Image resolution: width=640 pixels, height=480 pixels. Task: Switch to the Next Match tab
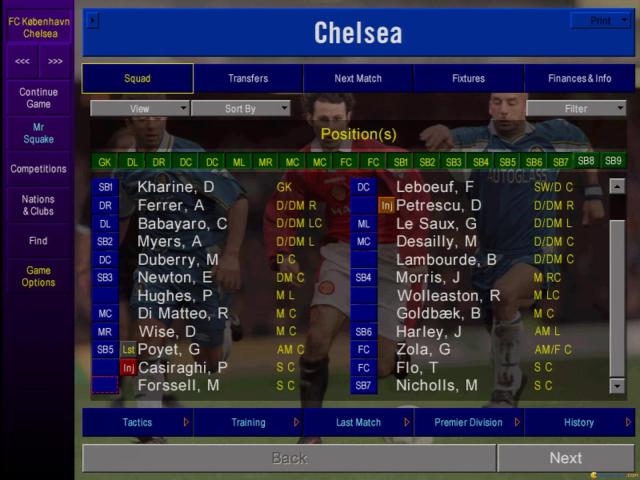pyautogui.click(x=358, y=78)
